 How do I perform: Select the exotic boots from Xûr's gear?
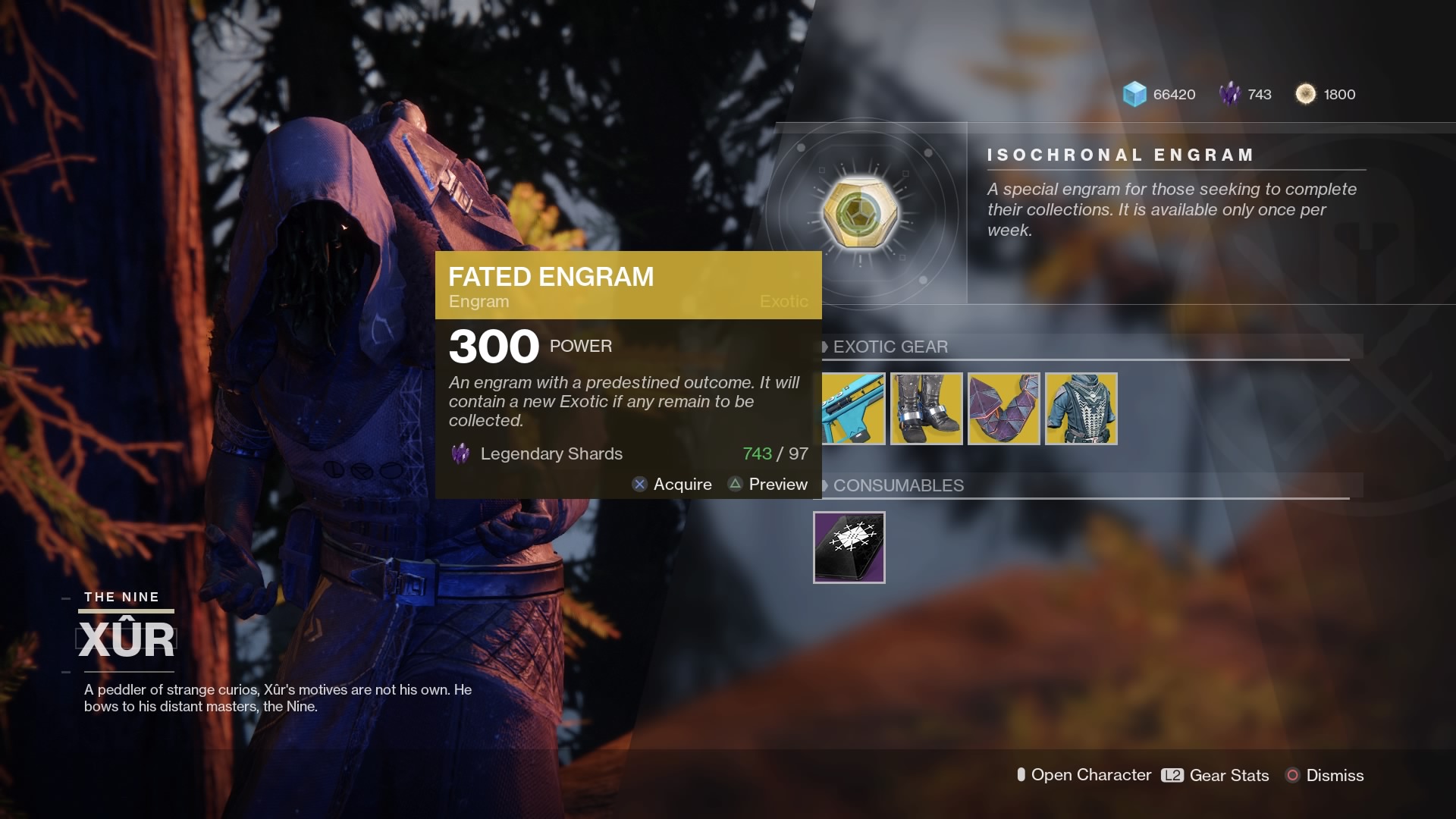[926, 409]
